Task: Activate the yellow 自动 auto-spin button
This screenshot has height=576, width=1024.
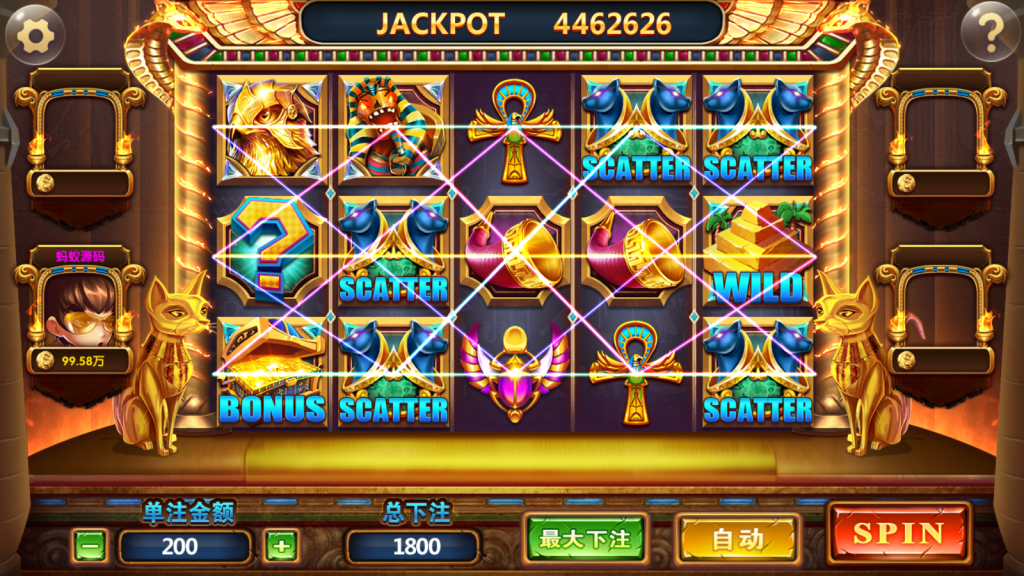Action: [737, 540]
